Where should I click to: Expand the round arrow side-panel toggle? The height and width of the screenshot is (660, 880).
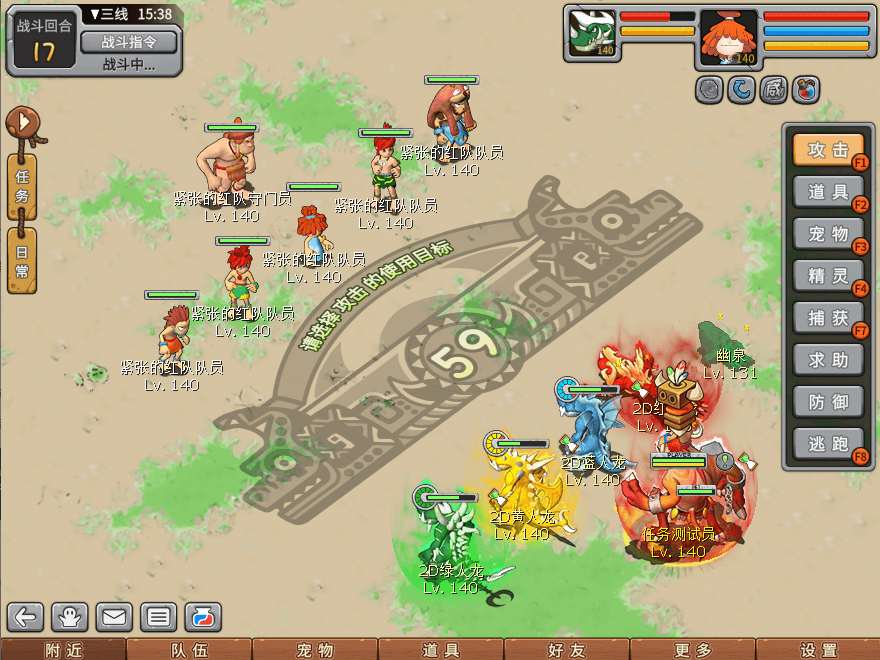(x=22, y=124)
